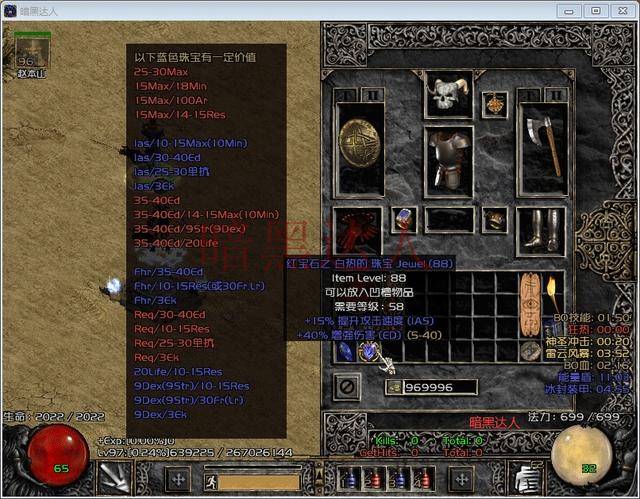
Task: Close the game window
Action: pyautogui.click(x=620, y=10)
